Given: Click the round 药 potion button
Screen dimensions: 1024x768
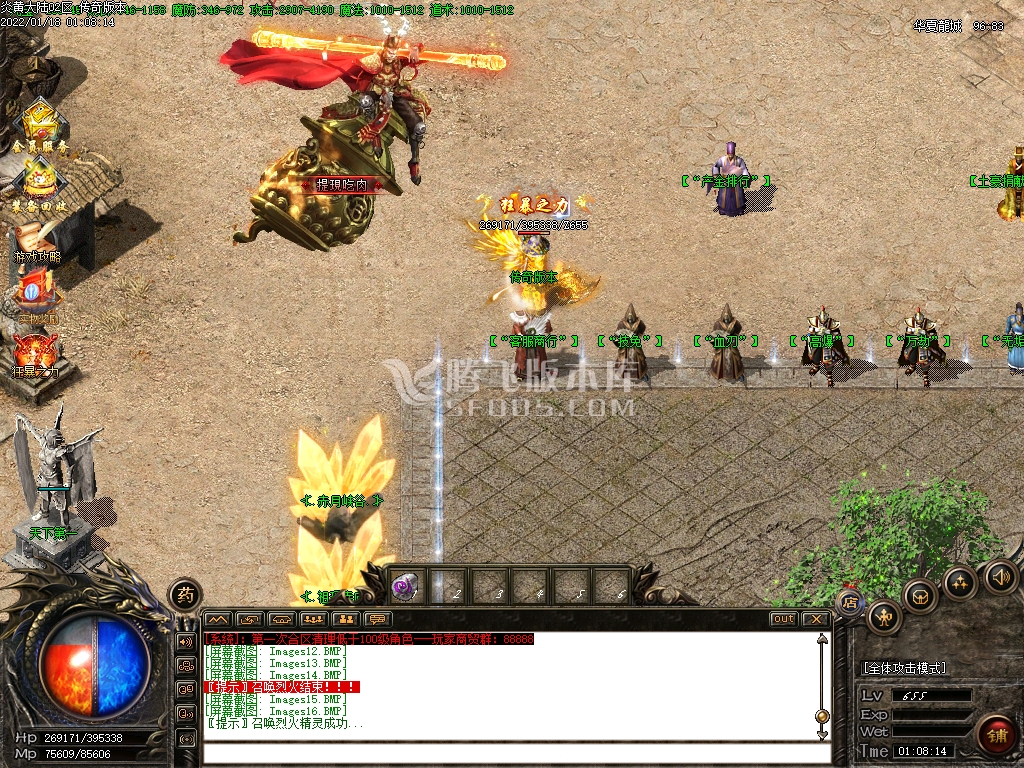Looking at the screenshot, I should click(185, 596).
